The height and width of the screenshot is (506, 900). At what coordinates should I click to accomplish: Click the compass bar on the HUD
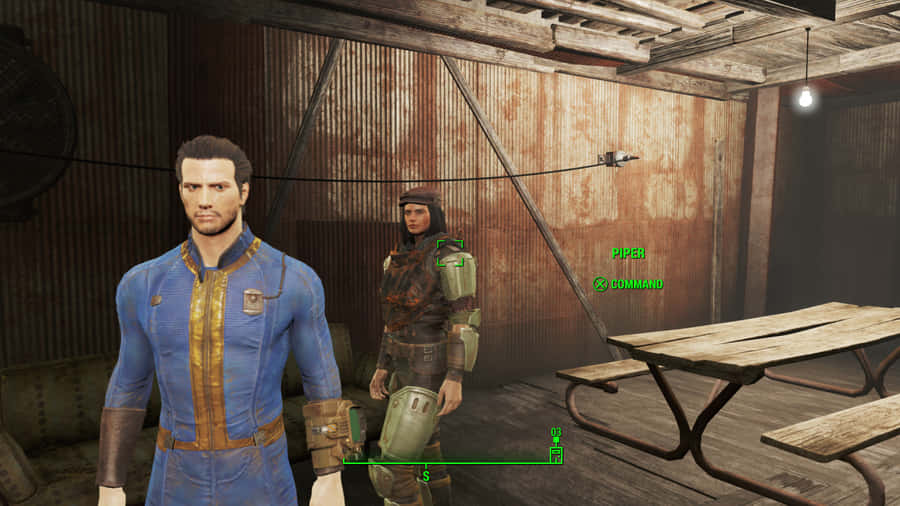[450, 462]
